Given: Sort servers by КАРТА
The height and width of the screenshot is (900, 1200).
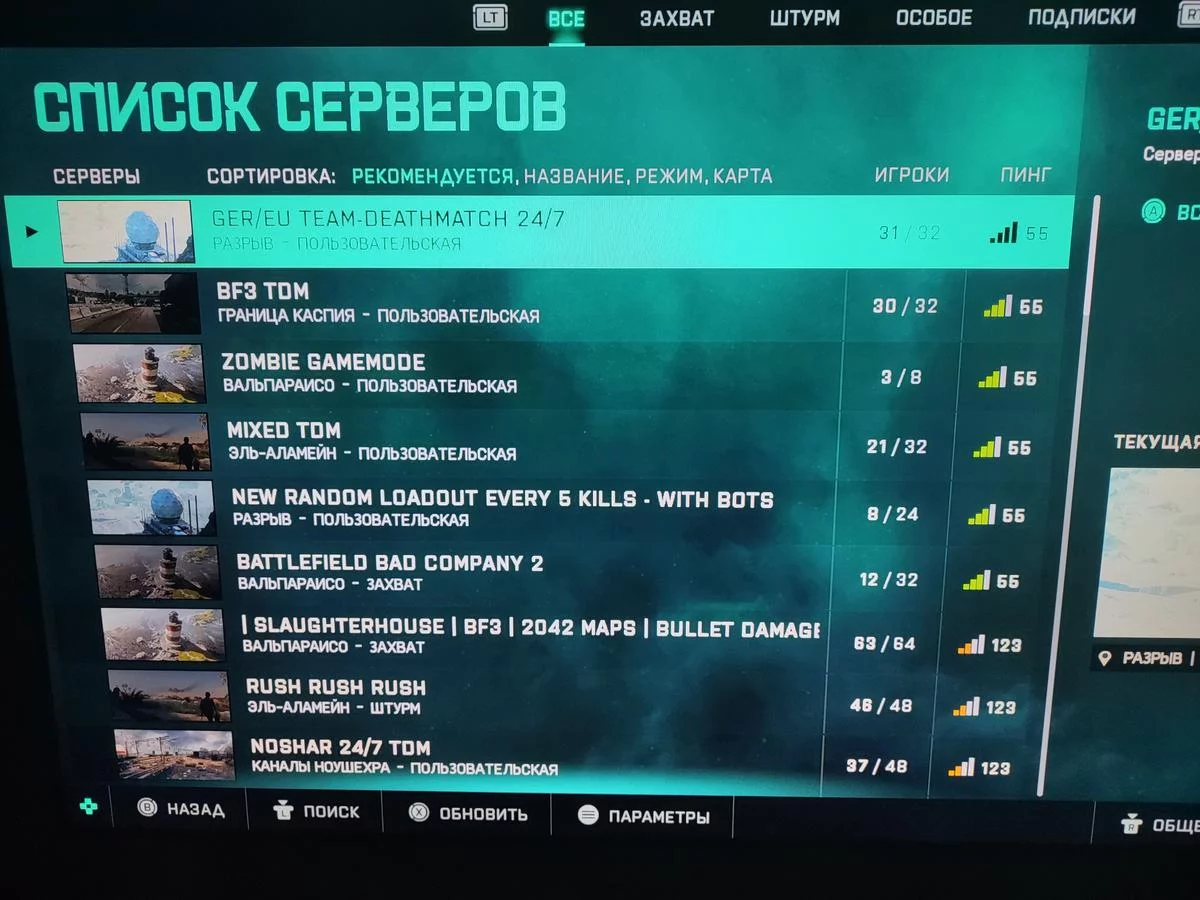Looking at the screenshot, I should tap(744, 177).
